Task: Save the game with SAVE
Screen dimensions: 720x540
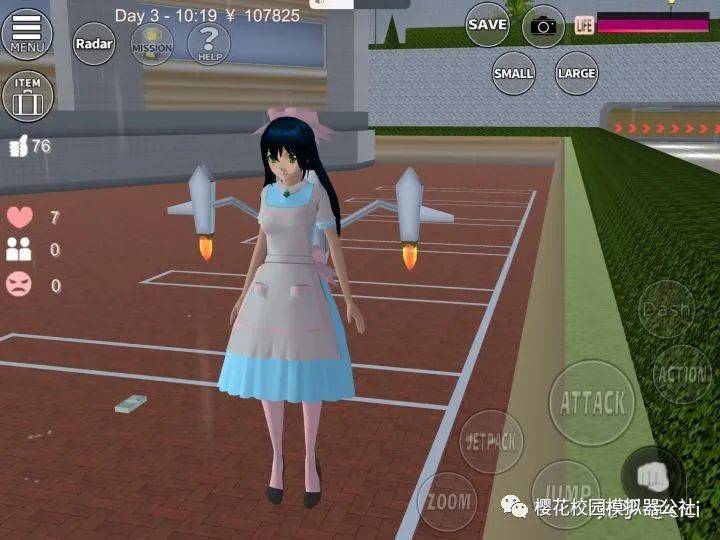Action: 487,24
